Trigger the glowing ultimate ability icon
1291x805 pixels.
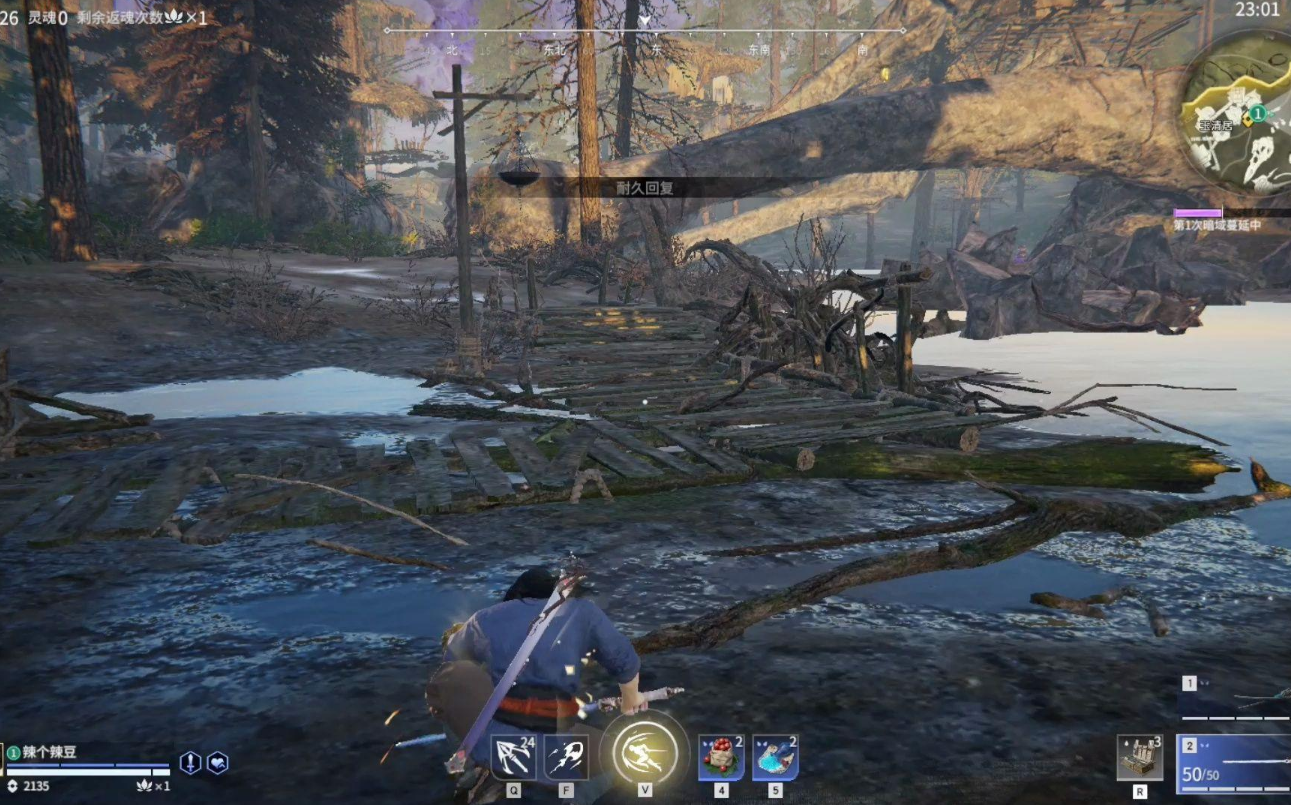644,752
